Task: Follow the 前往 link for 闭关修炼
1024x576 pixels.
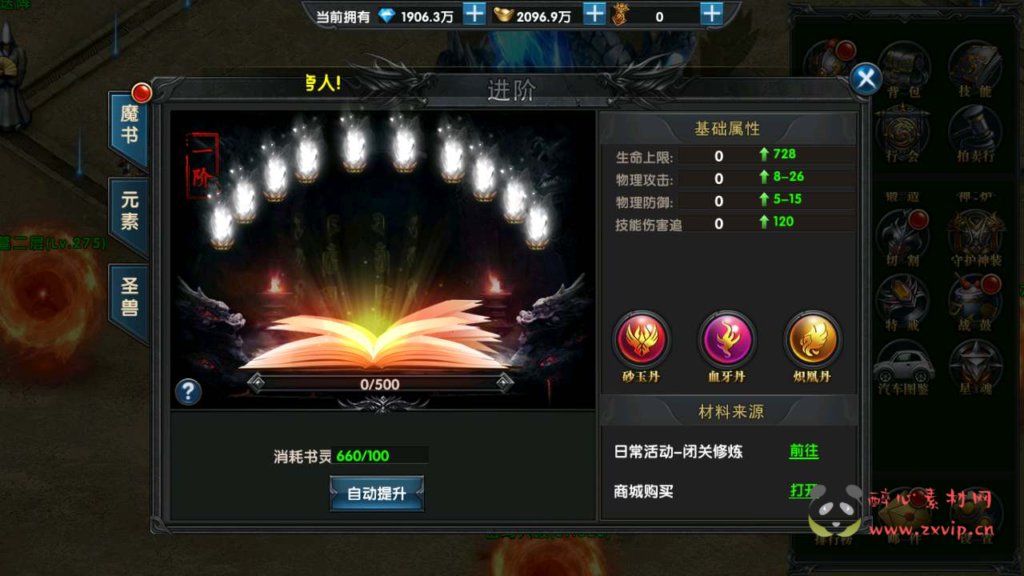Action: tap(804, 451)
